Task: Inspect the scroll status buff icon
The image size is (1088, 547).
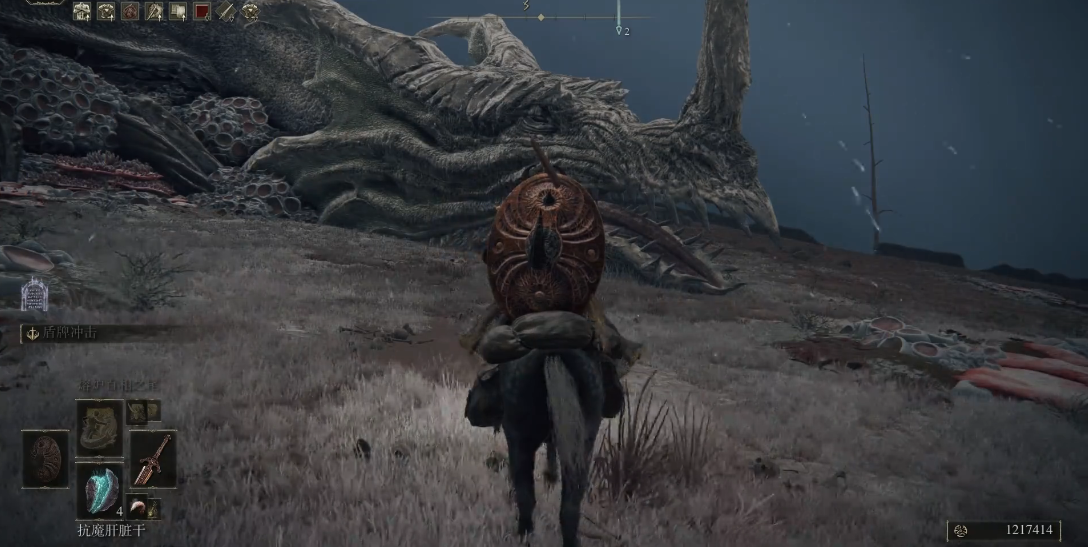Action: (178, 12)
